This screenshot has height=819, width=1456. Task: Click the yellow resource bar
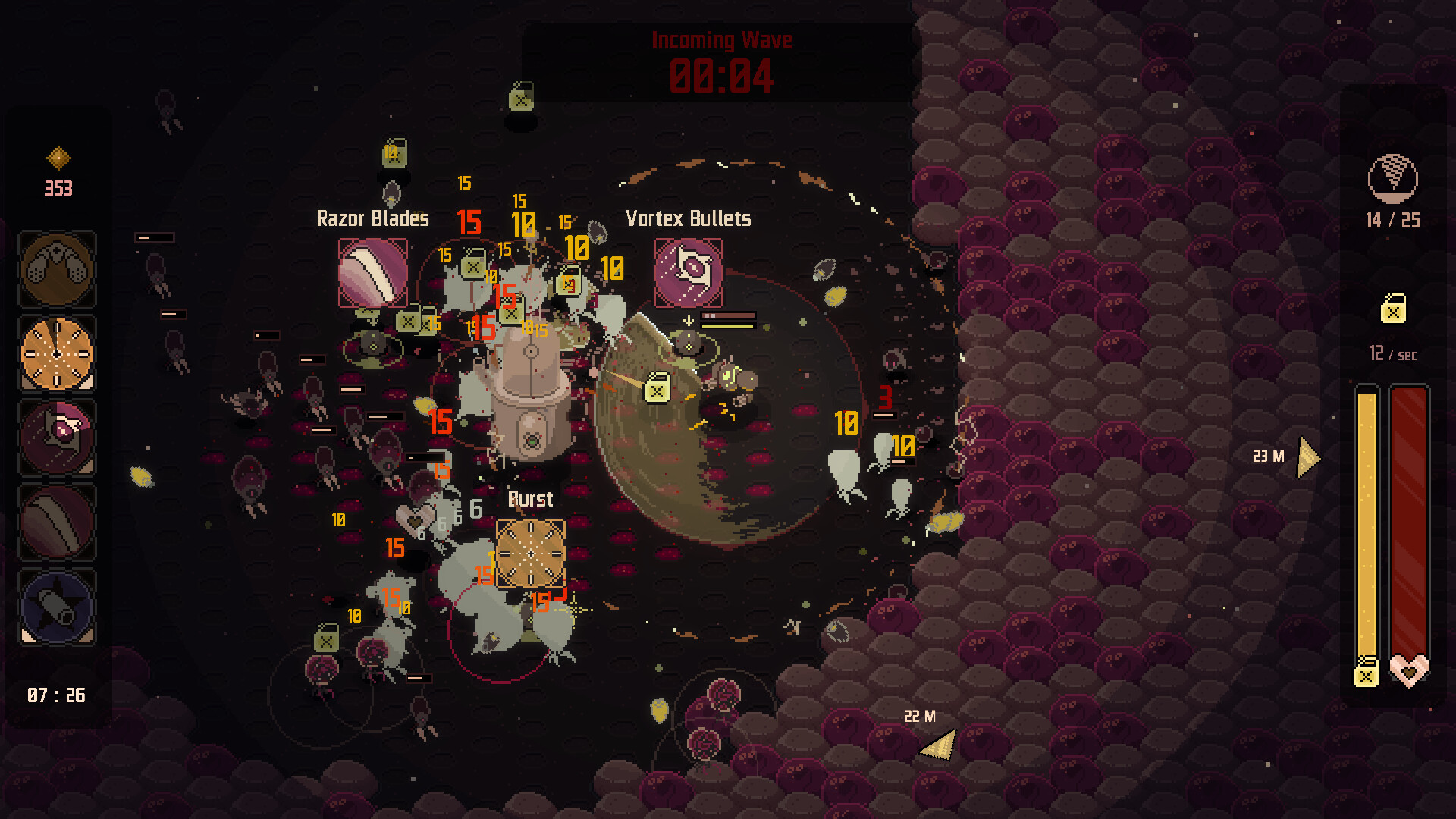click(1369, 523)
